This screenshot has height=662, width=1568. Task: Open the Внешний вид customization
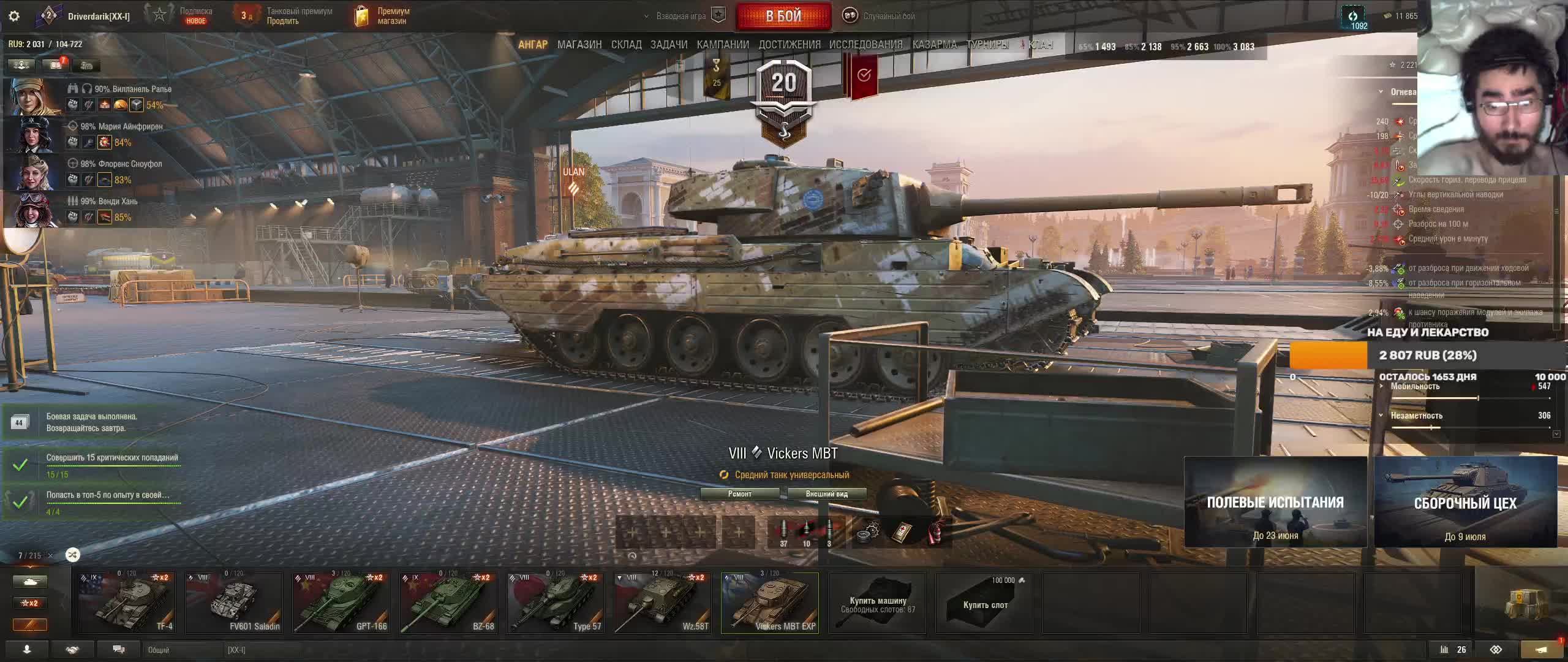[826, 494]
